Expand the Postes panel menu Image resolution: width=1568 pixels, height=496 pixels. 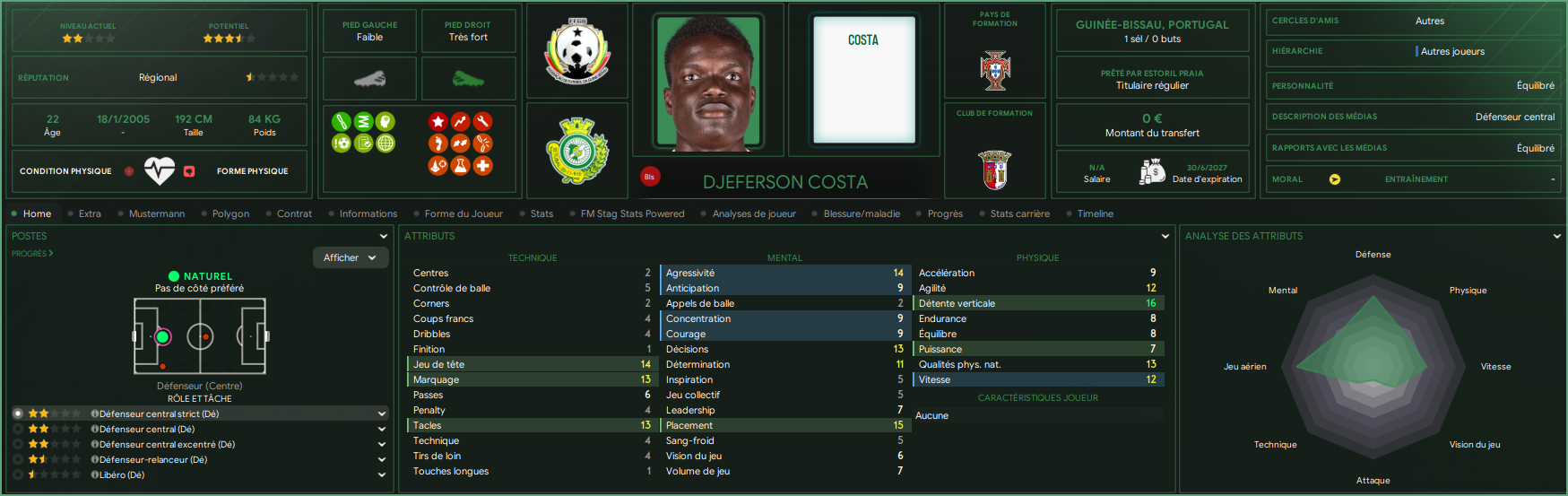[x=384, y=236]
